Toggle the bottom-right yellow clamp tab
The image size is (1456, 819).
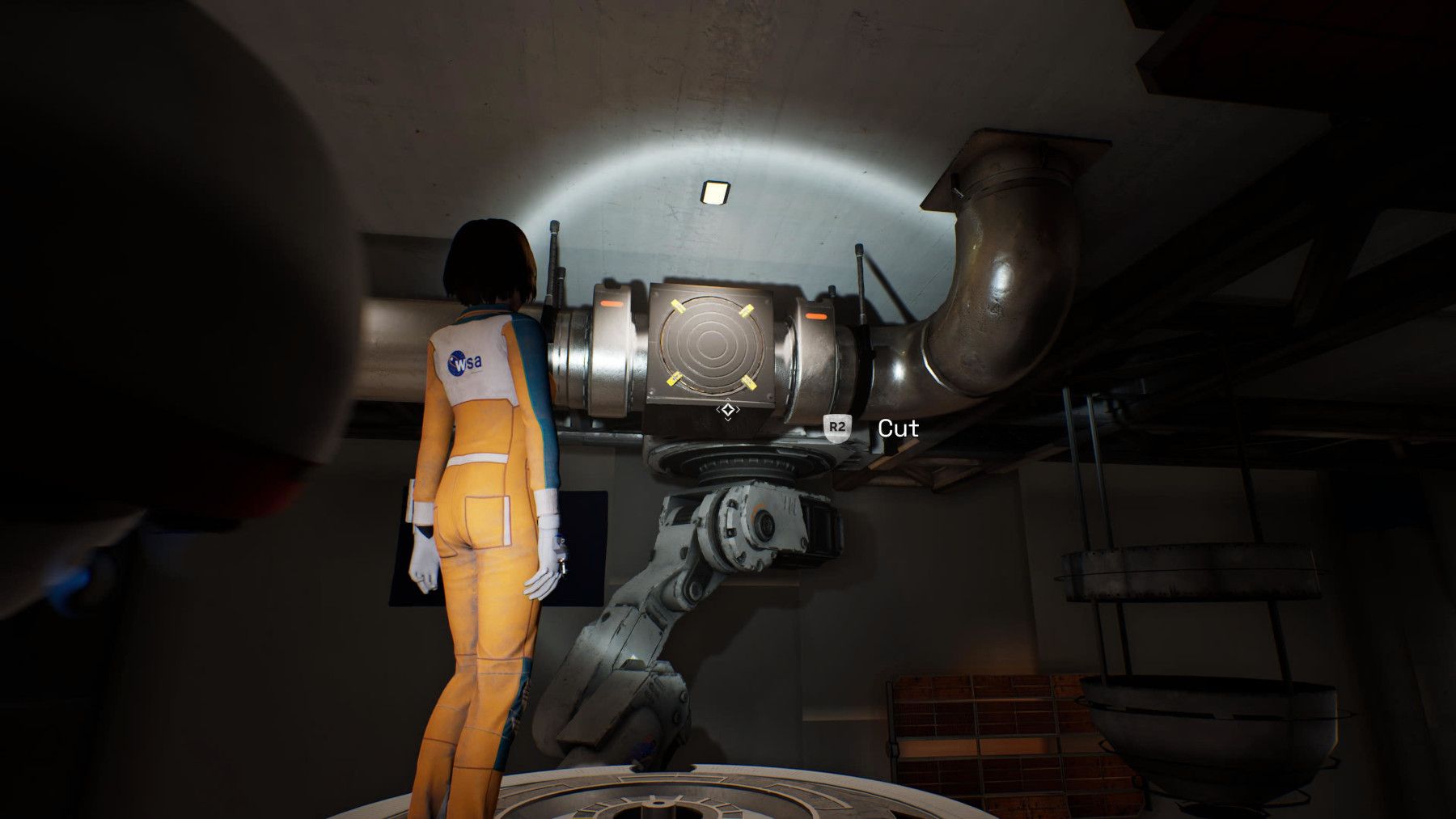pos(747,382)
